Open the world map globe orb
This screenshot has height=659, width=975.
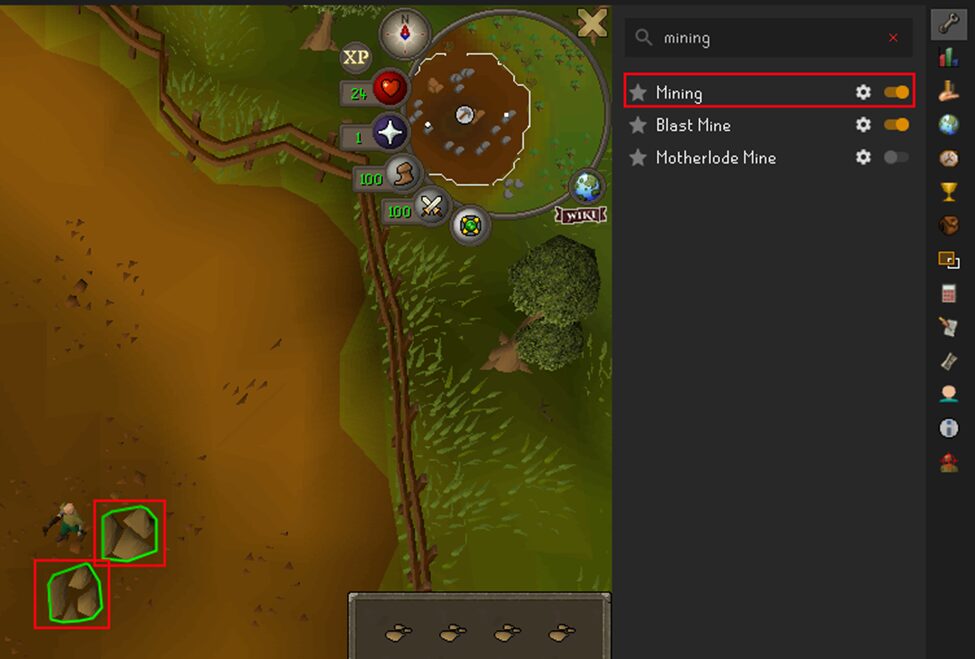586,187
